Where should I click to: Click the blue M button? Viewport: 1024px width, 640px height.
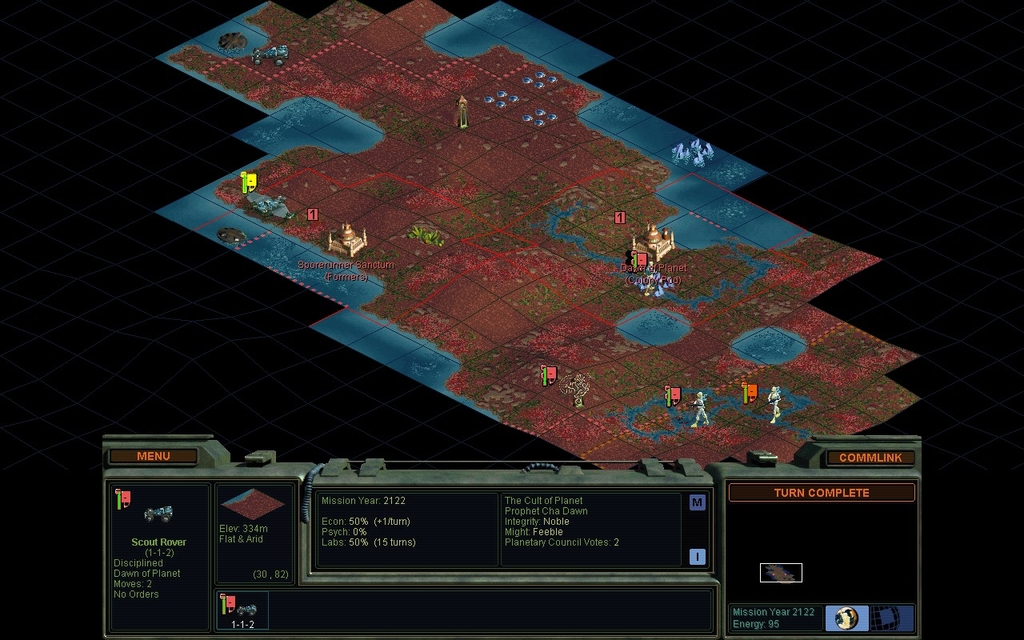[x=697, y=503]
